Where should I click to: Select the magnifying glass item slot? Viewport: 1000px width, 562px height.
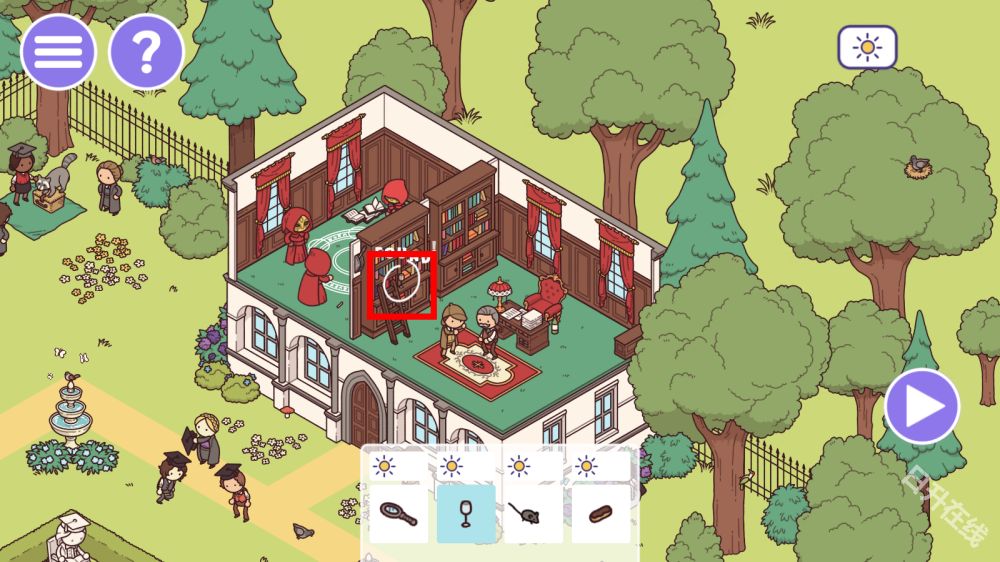pos(398,514)
